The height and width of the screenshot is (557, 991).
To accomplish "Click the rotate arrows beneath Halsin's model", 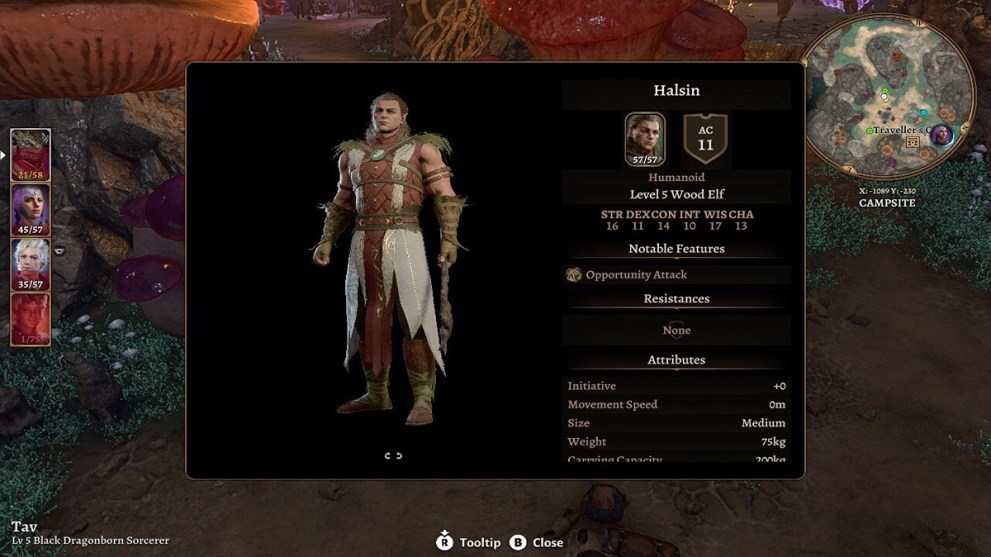I will [393, 456].
